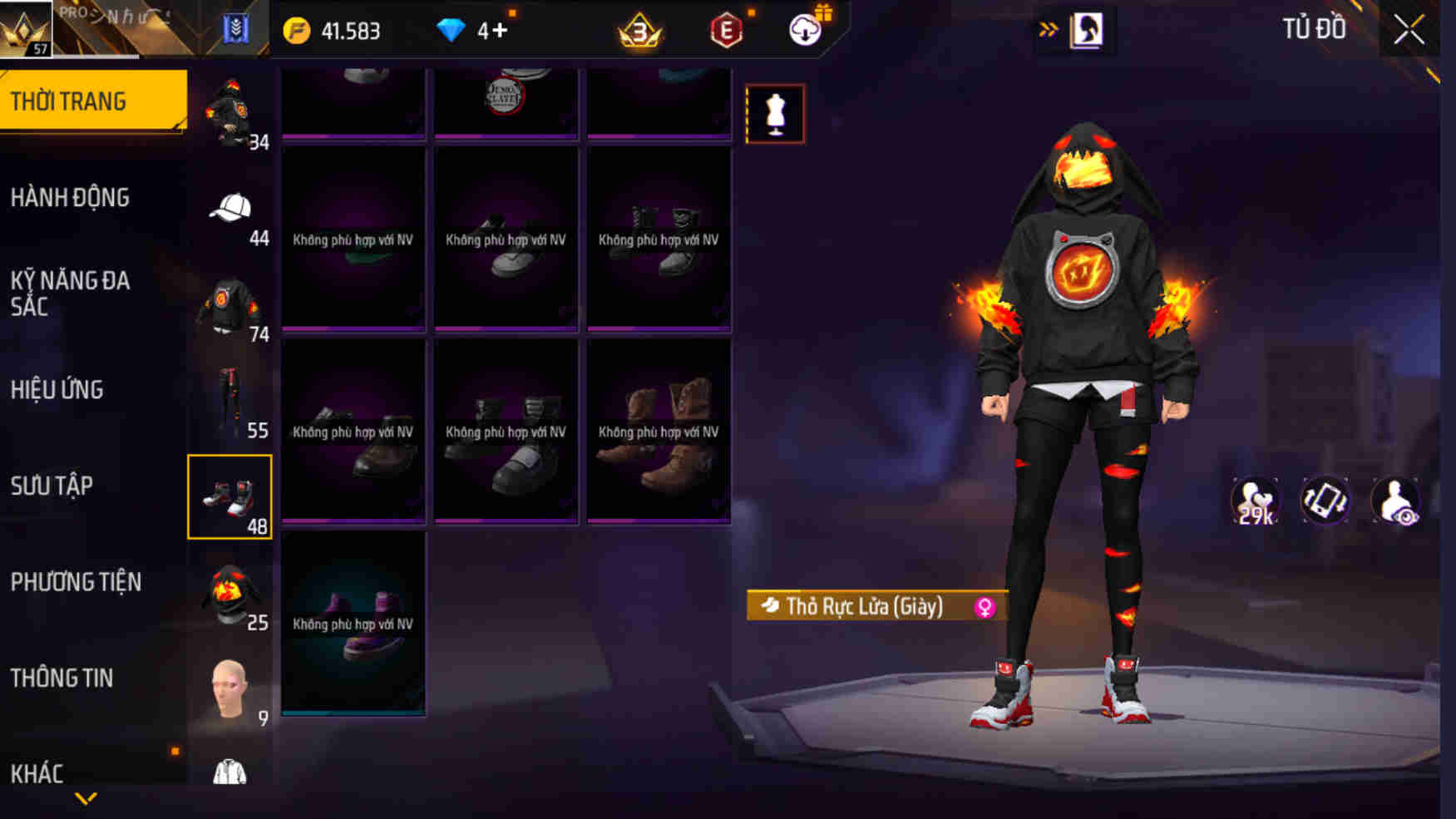Select the highlighted shoes category thumbnail
The width and height of the screenshot is (1456, 819).
(x=230, y=497)
